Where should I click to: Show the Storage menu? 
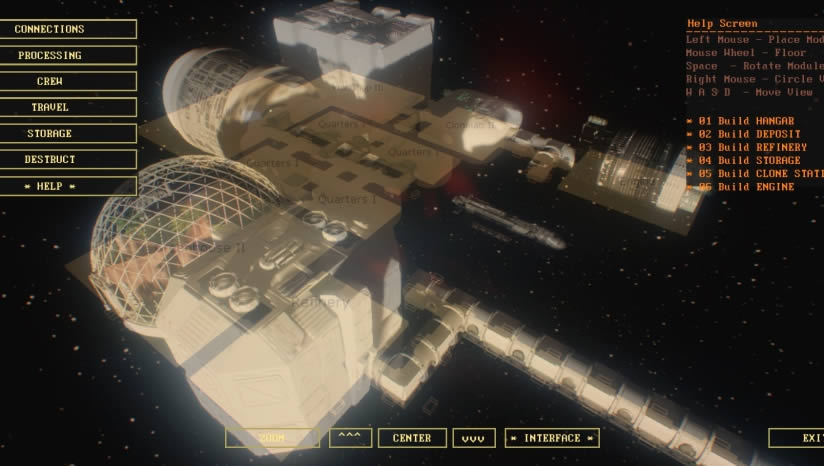pos(68,134)
